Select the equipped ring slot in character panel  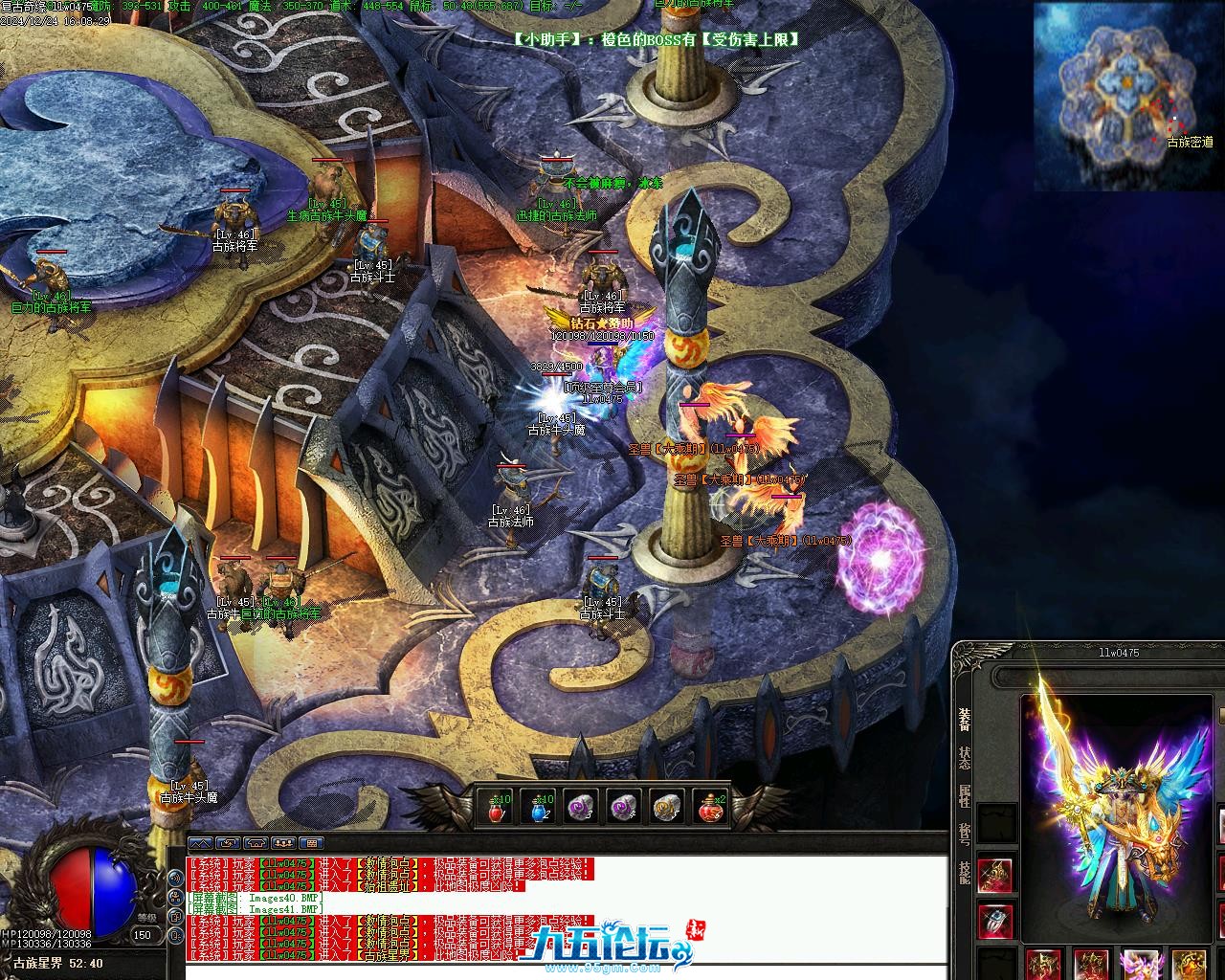pos(995,920)
